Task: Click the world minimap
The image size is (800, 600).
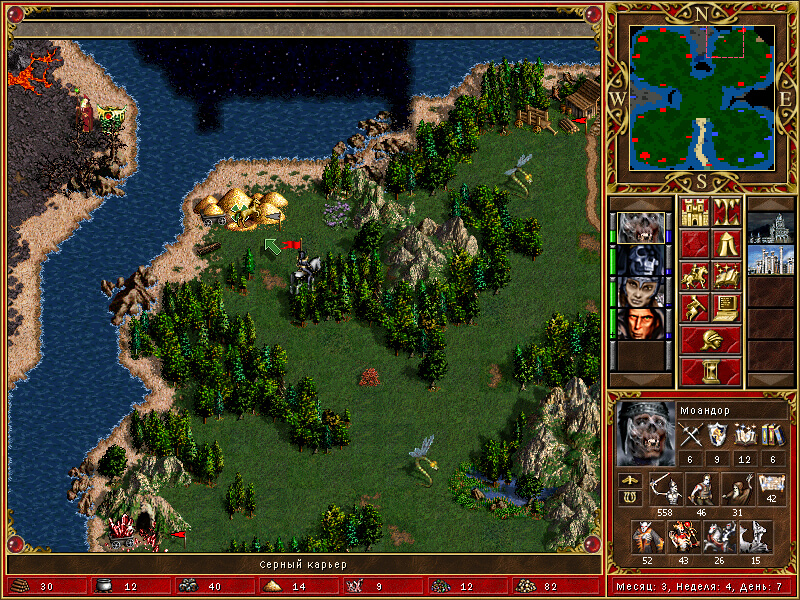Action: coord(703,96)
